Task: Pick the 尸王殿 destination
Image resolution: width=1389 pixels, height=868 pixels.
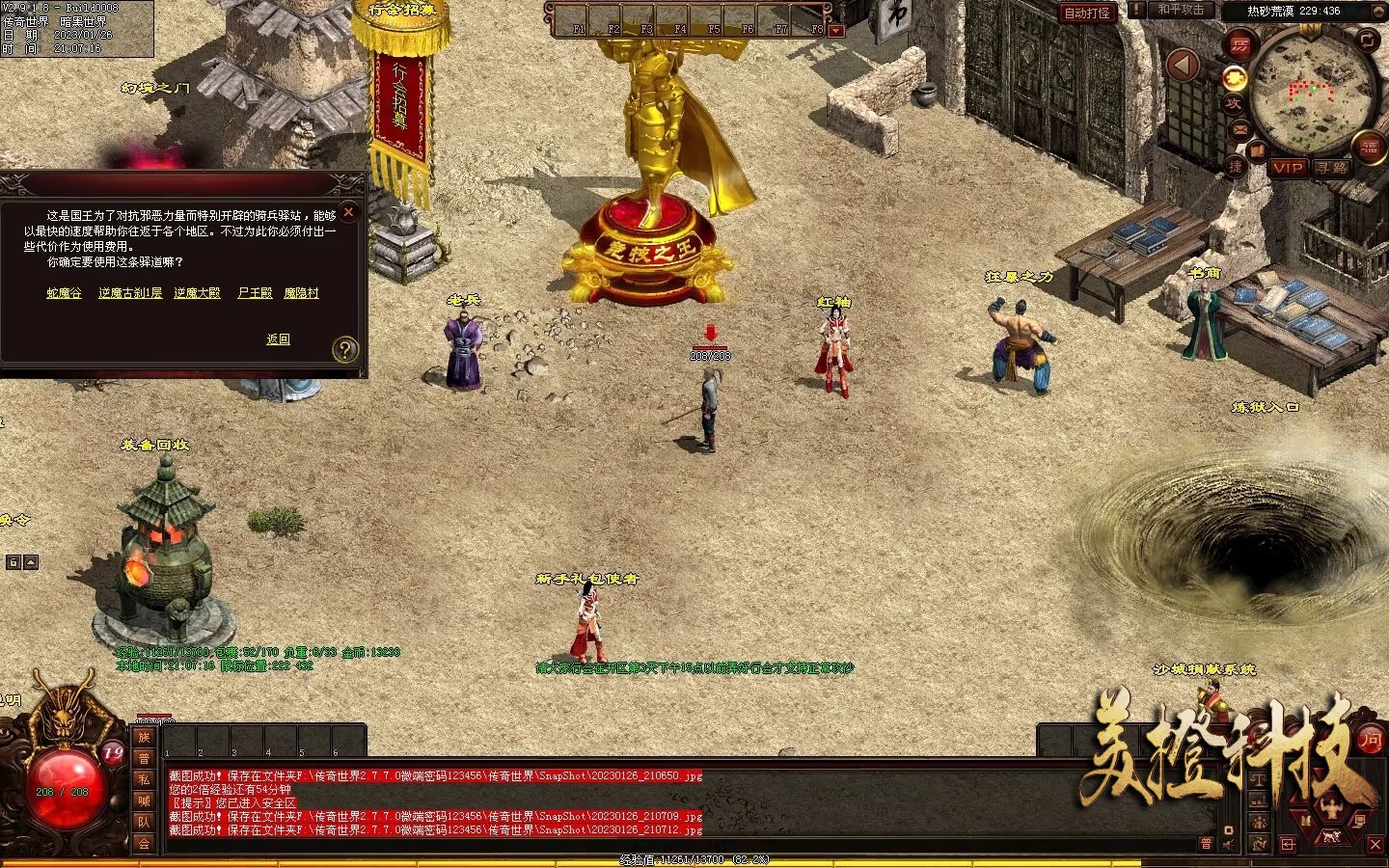Action: [x=255, y=293]
